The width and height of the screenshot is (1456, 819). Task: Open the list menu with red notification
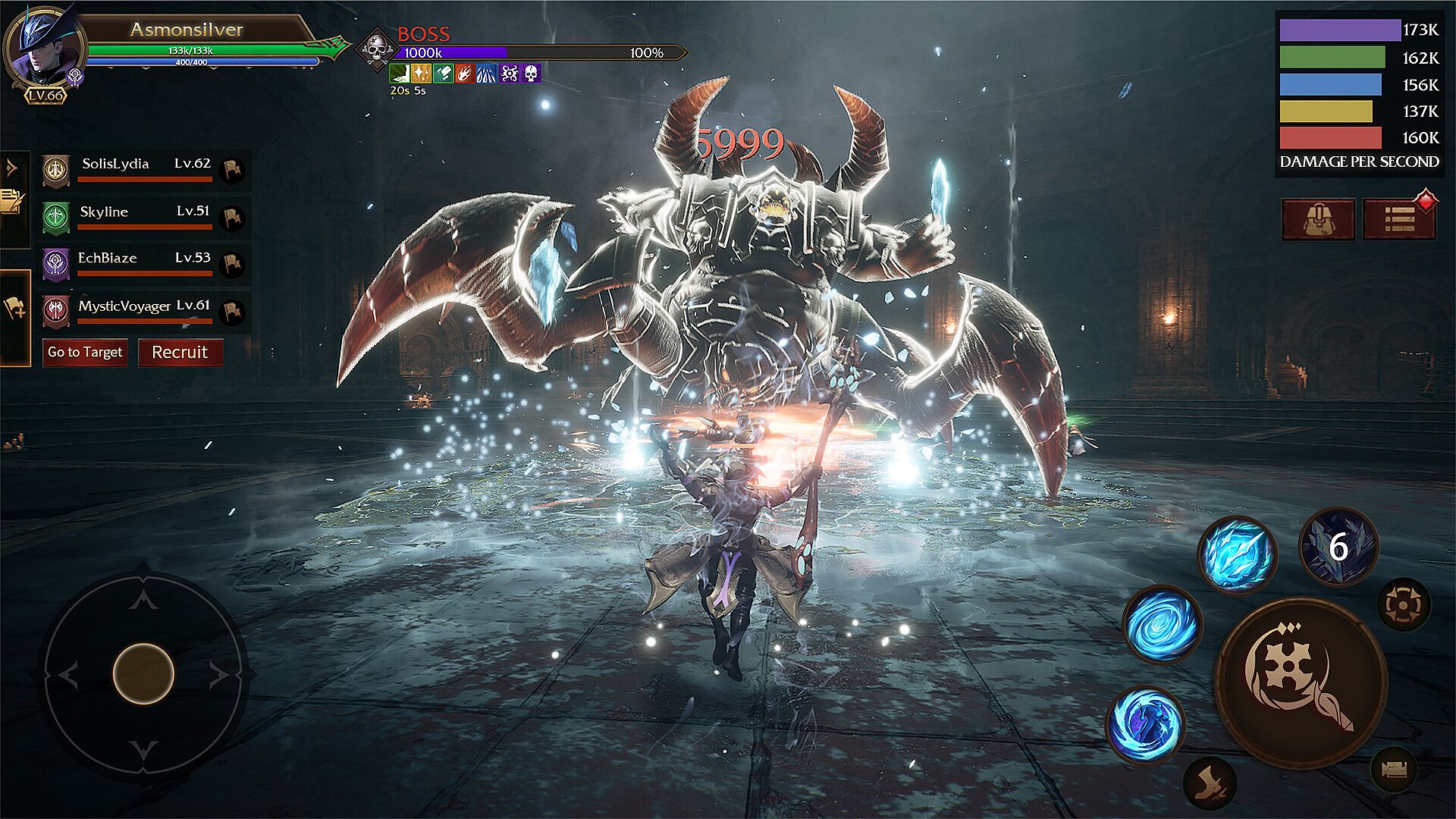pos(1399,220)
